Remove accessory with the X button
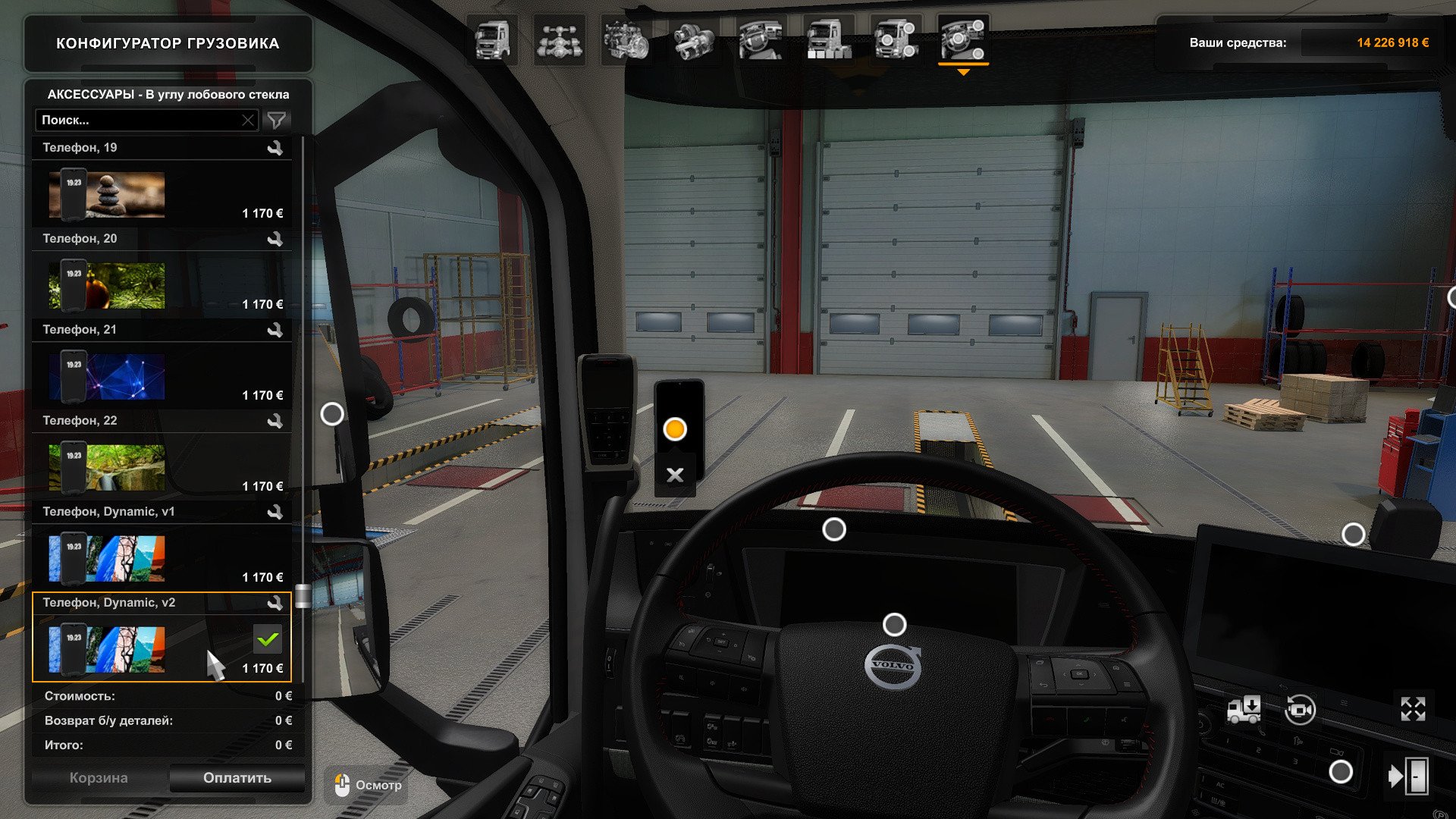 (675, 475)
